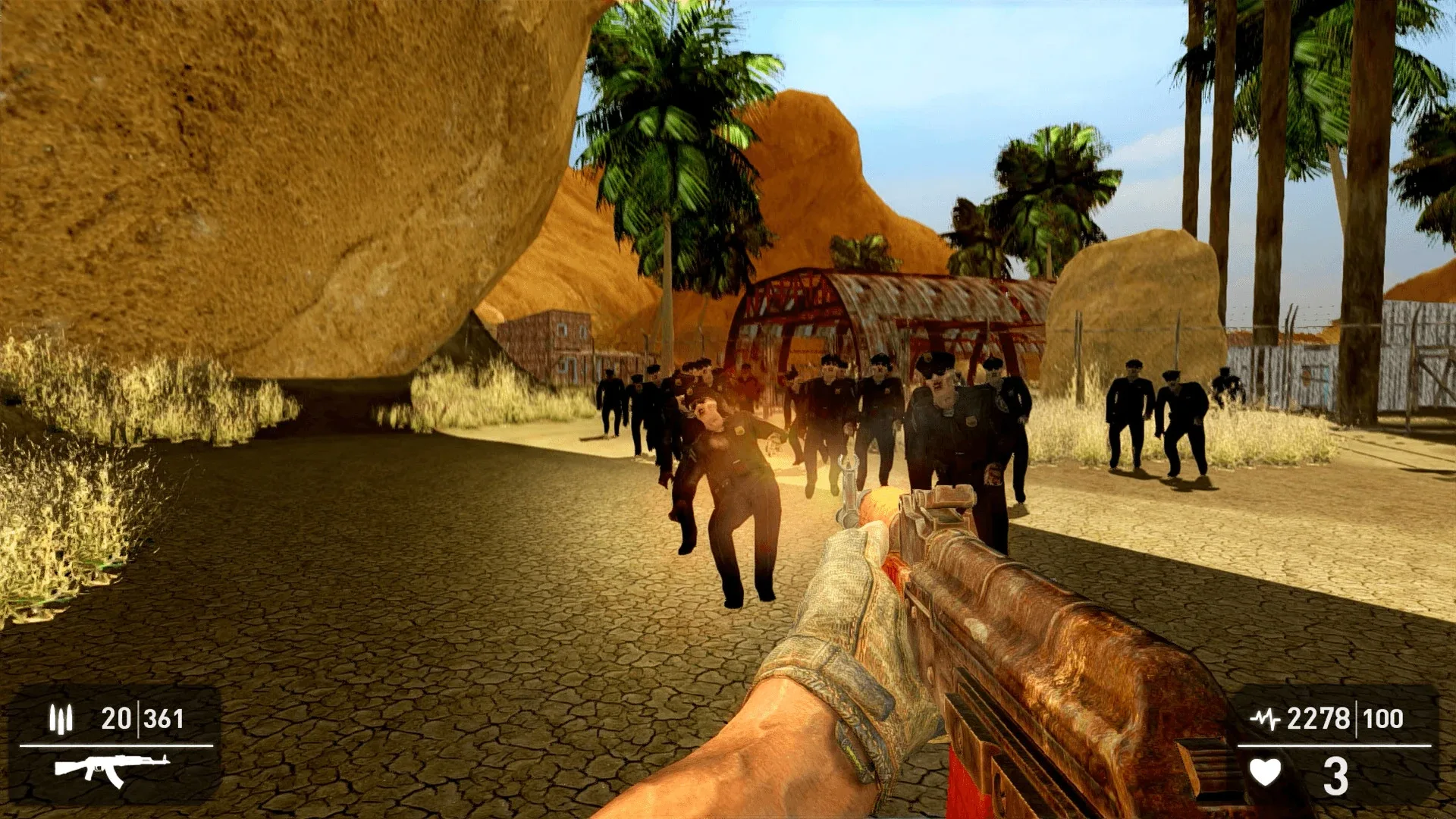Click the divider line in the ammo display

(x=140, y=717)
